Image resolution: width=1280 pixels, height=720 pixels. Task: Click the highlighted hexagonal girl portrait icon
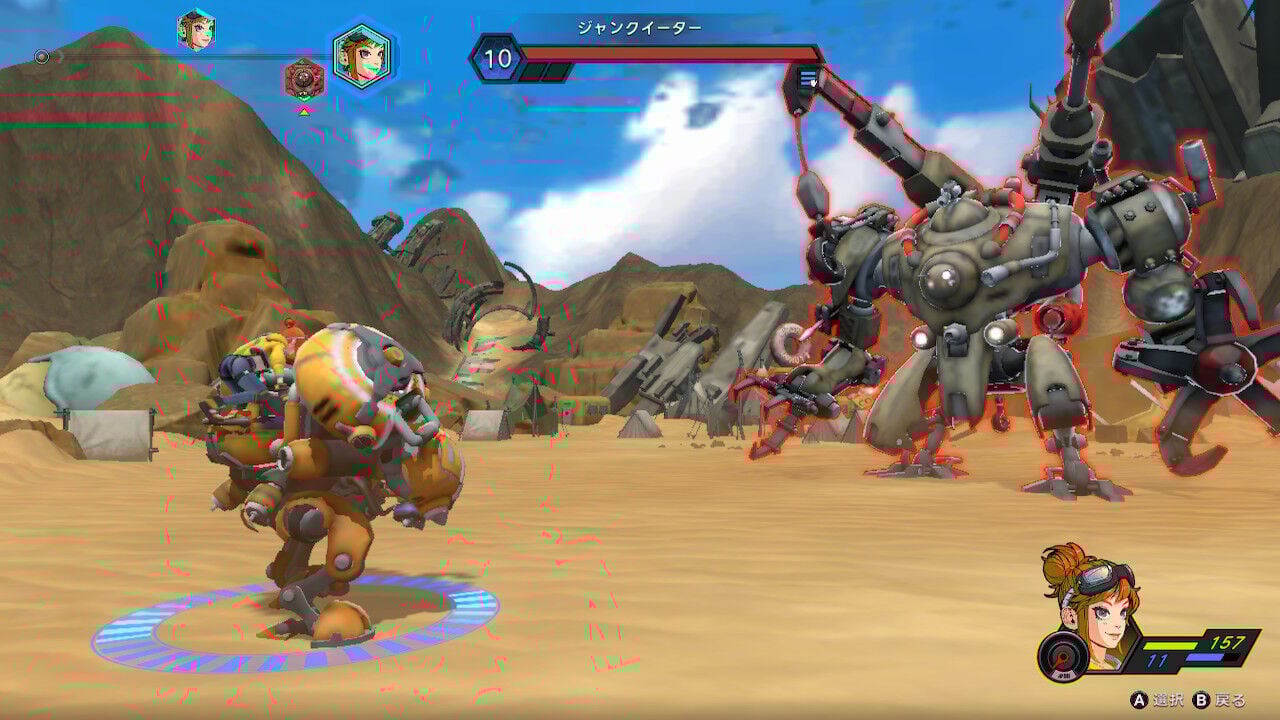pyautogui.click(x=361, y=59)
